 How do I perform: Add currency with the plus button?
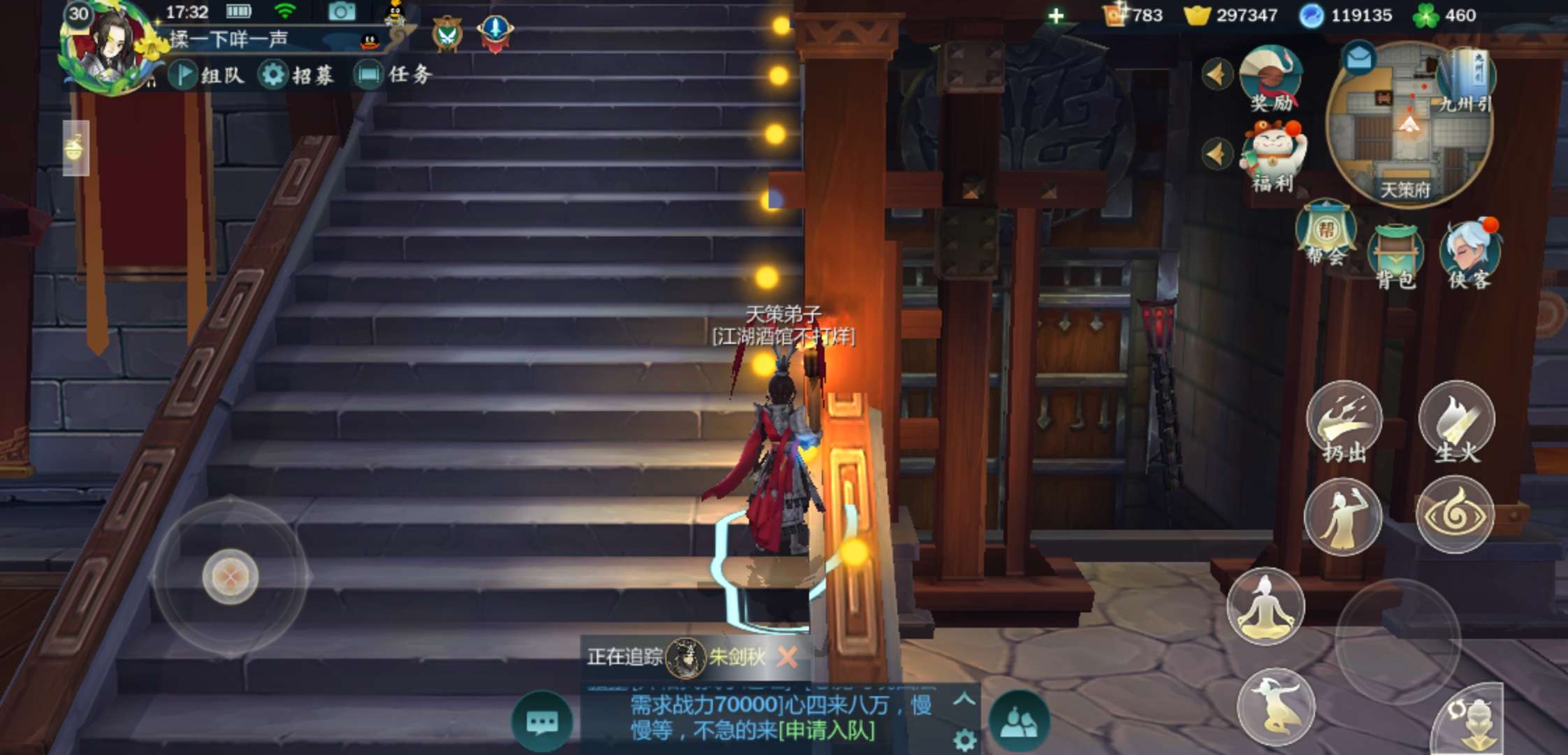[1056, 15]
